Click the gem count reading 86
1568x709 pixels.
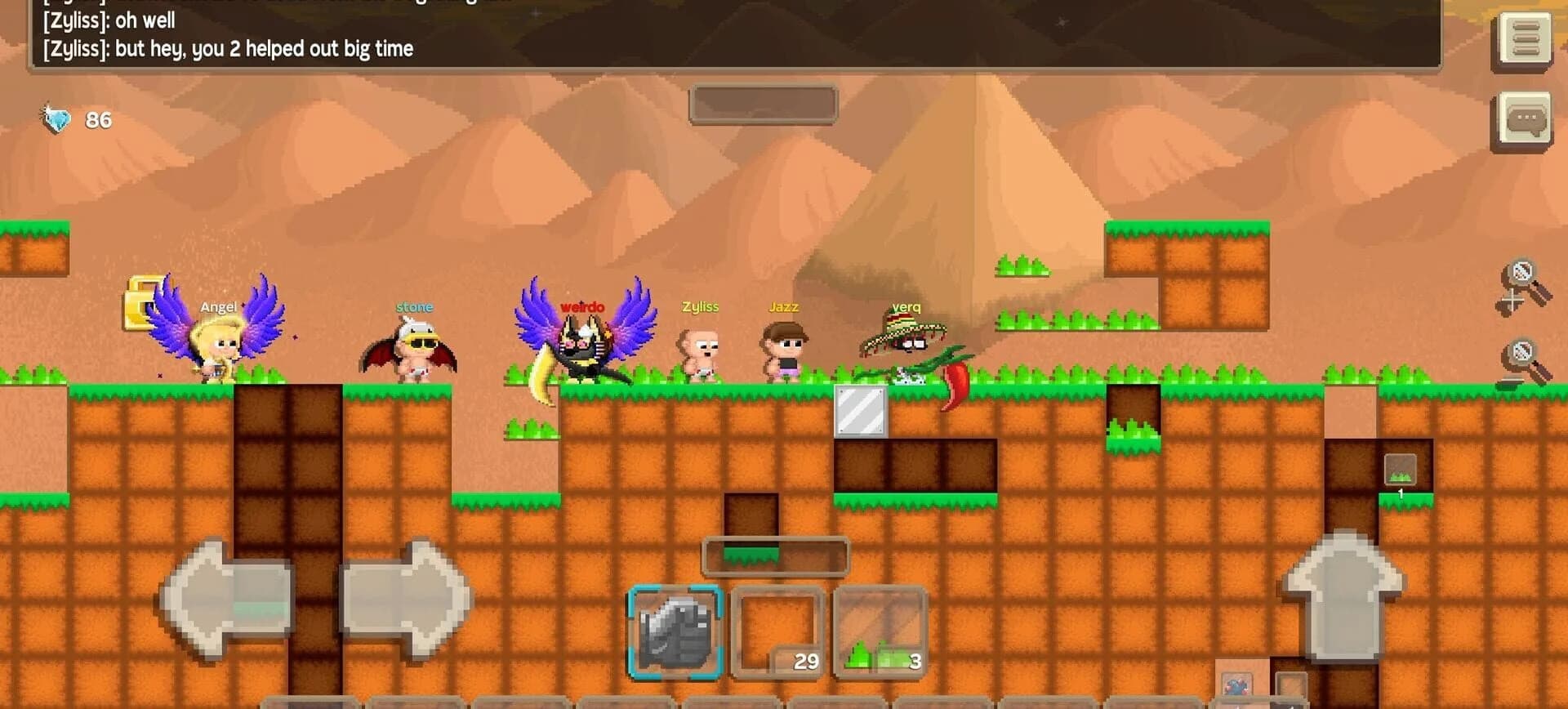pos(96,119)
